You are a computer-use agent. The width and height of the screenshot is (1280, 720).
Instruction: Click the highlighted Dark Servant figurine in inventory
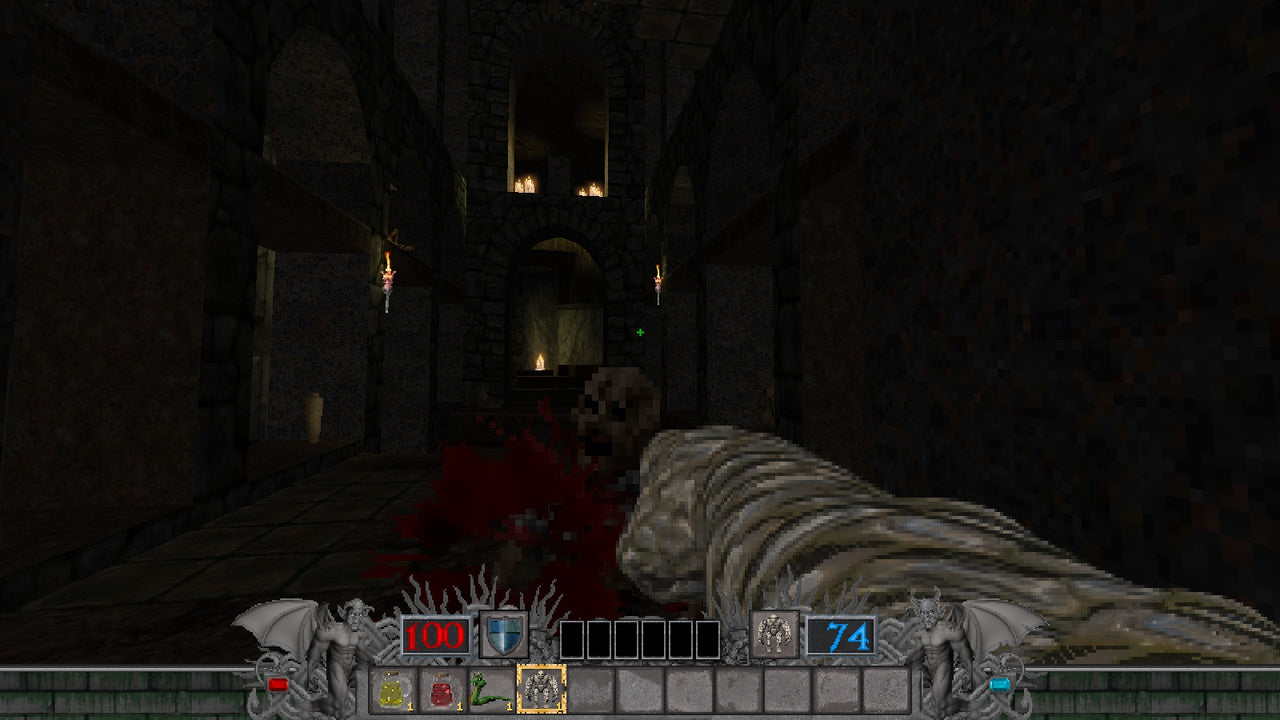coord(540,688)
